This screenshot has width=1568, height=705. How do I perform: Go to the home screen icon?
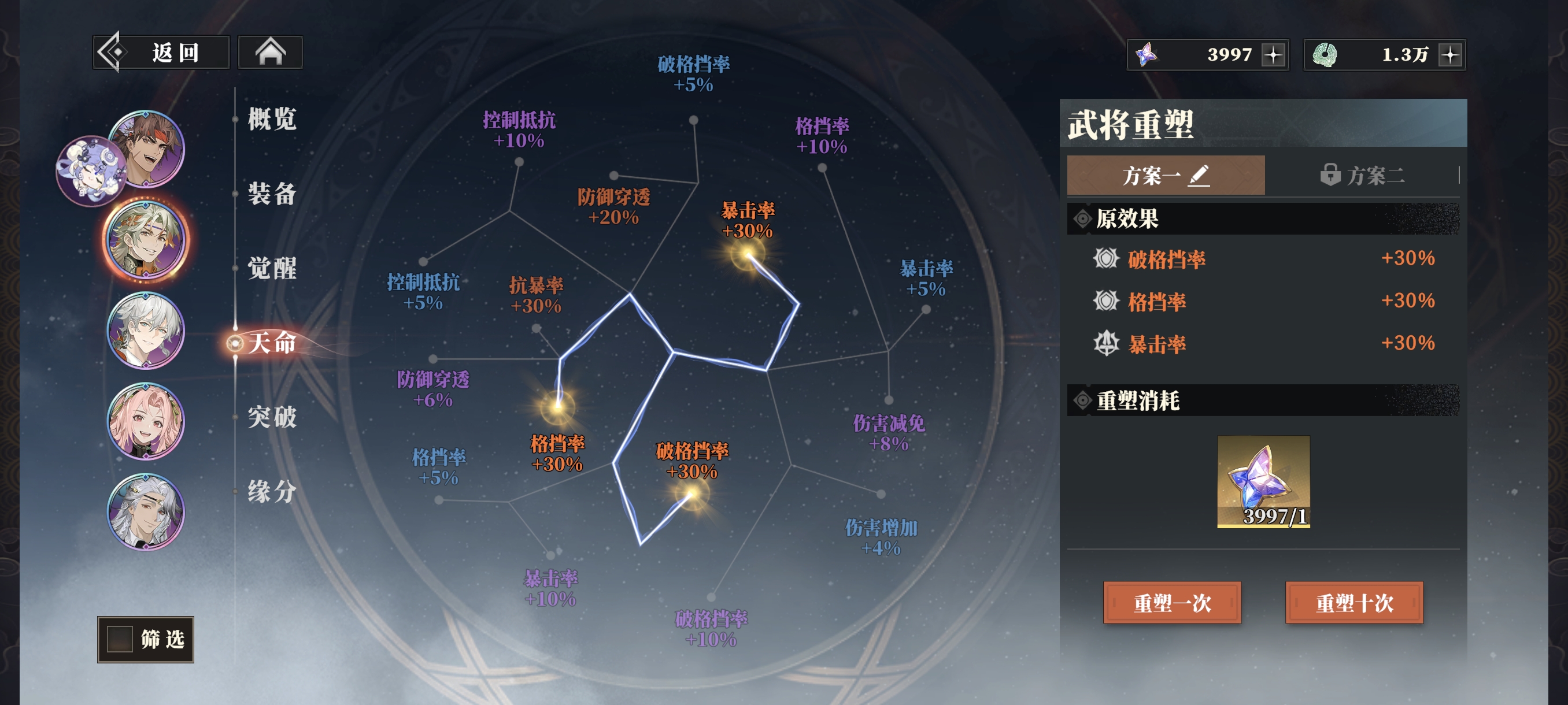tap(270, 53)
